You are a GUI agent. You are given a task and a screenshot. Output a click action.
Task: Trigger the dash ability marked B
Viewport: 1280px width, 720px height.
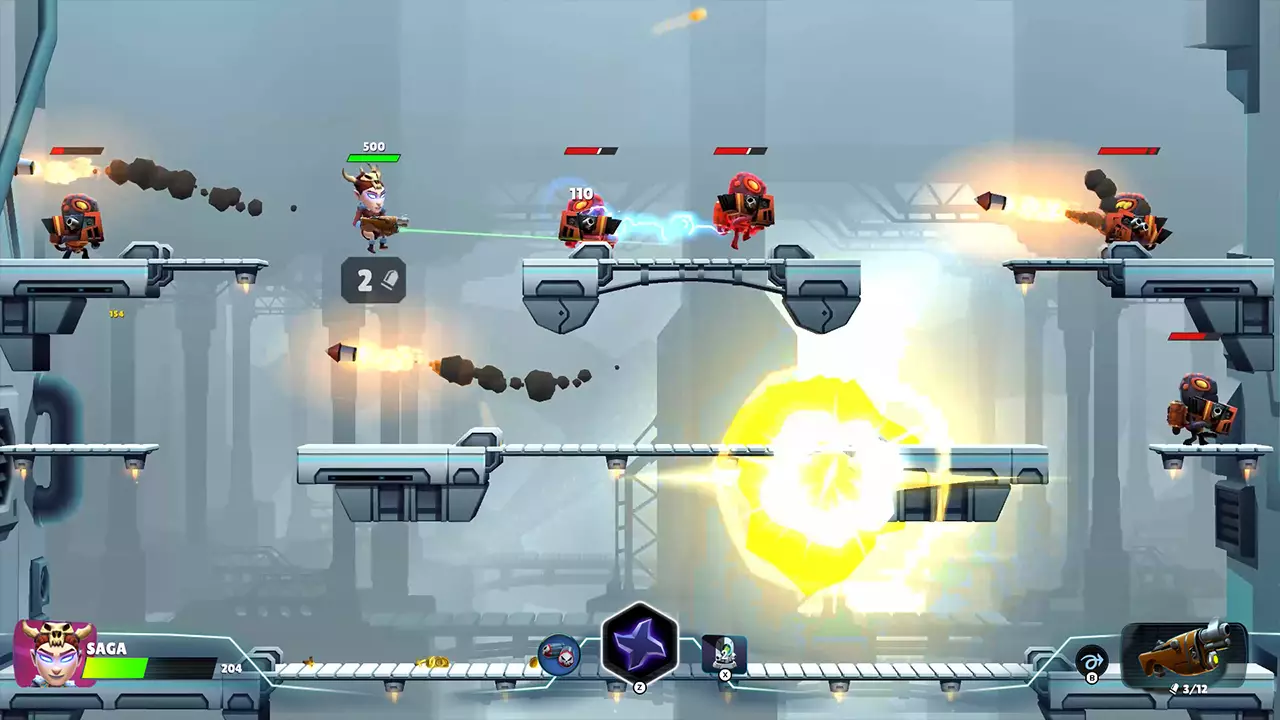pos(1092,660)
